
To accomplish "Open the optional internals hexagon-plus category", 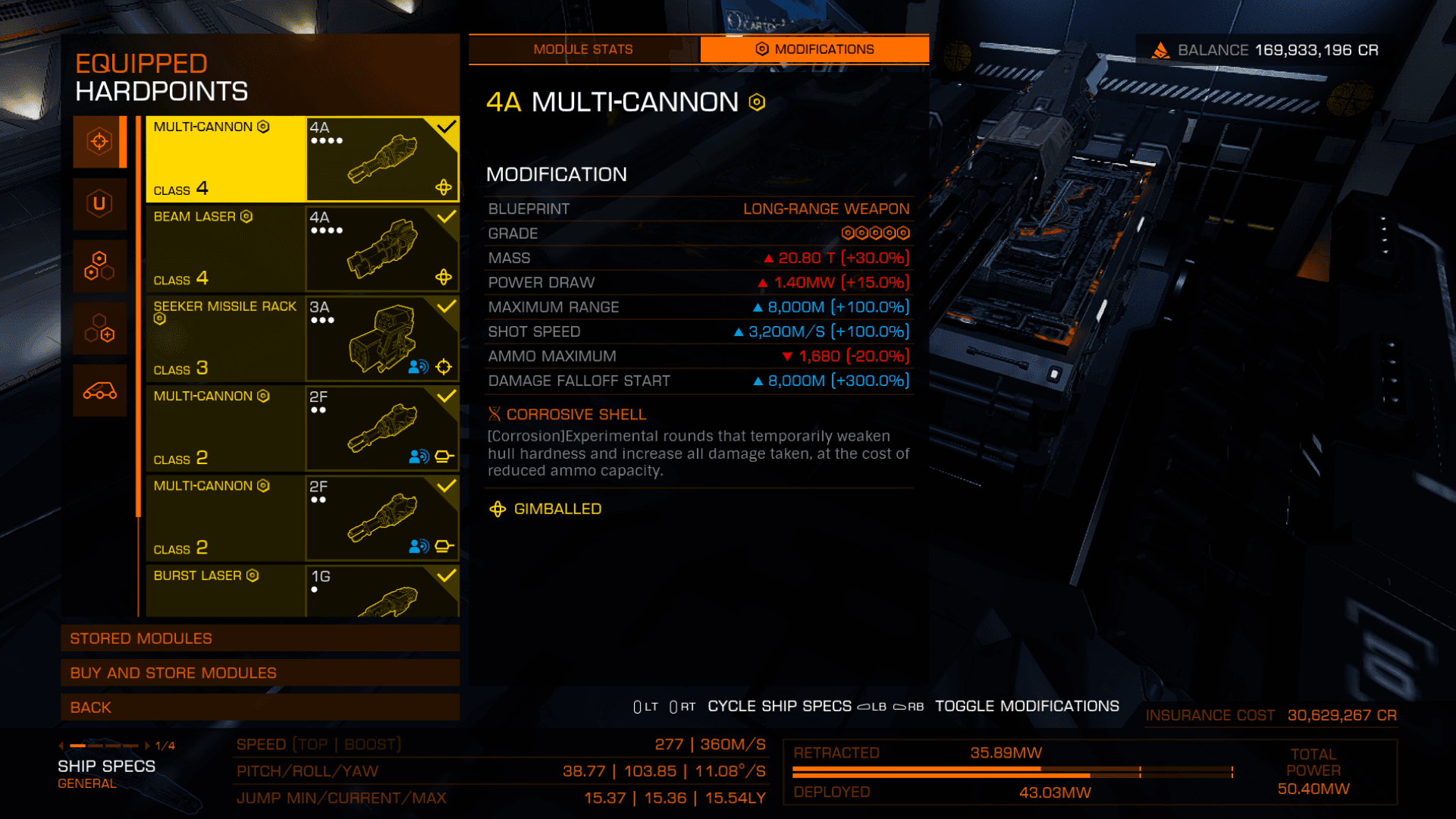I will (99, 328).
